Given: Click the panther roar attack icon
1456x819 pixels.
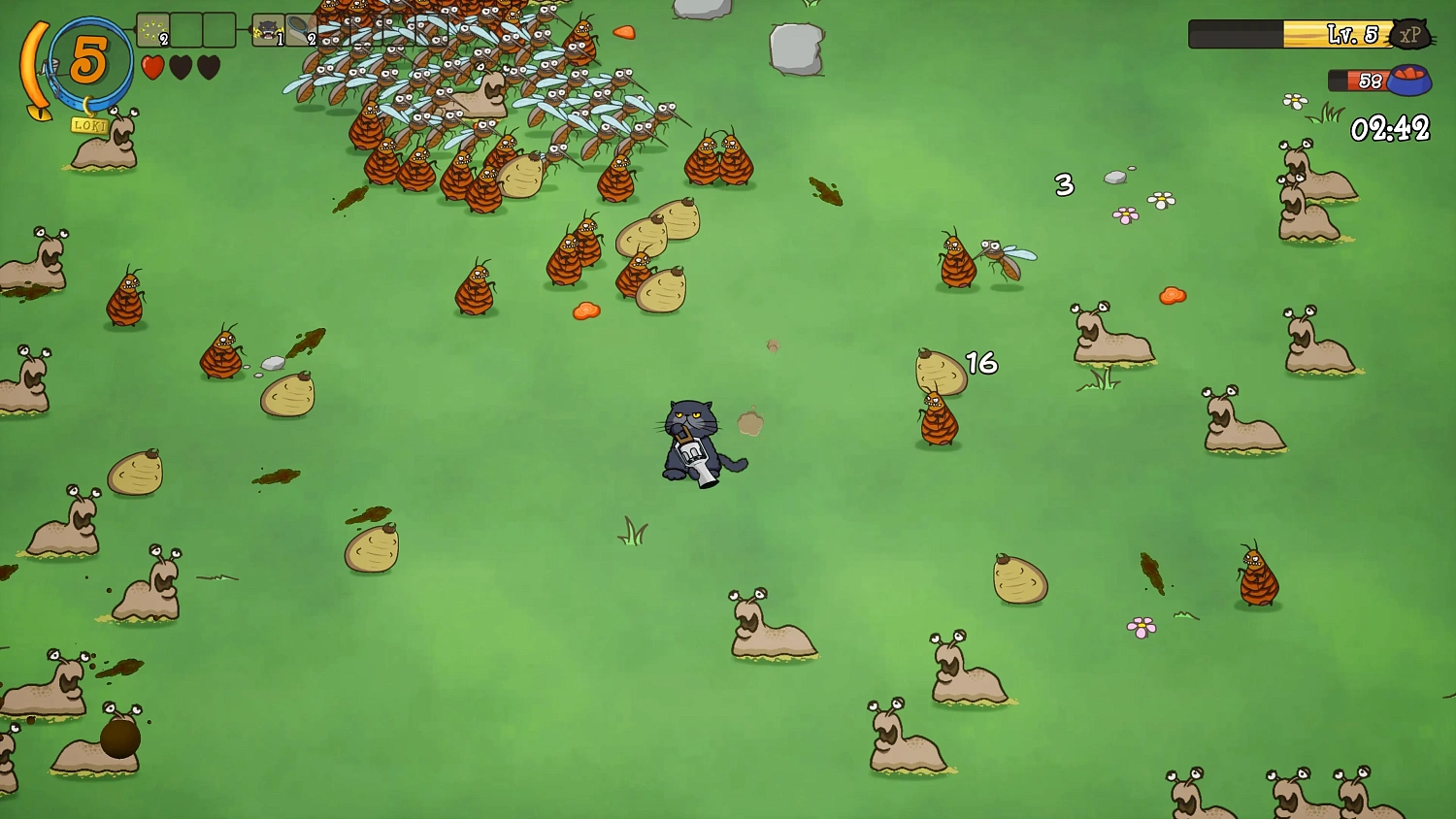Looking at the screenshot, I should [268, 31].
